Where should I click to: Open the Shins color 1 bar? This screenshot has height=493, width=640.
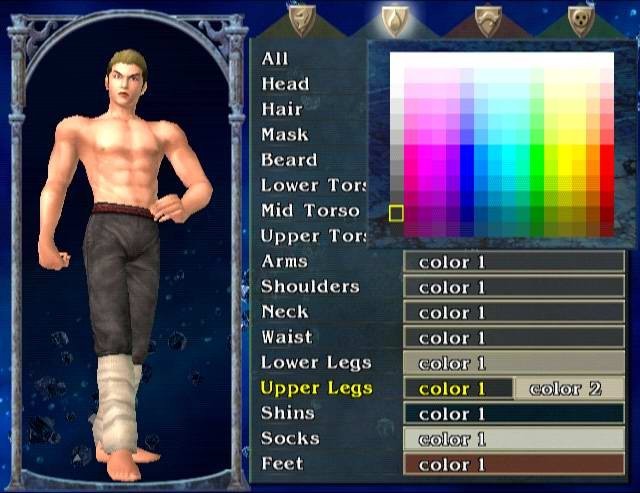(514, 414)
